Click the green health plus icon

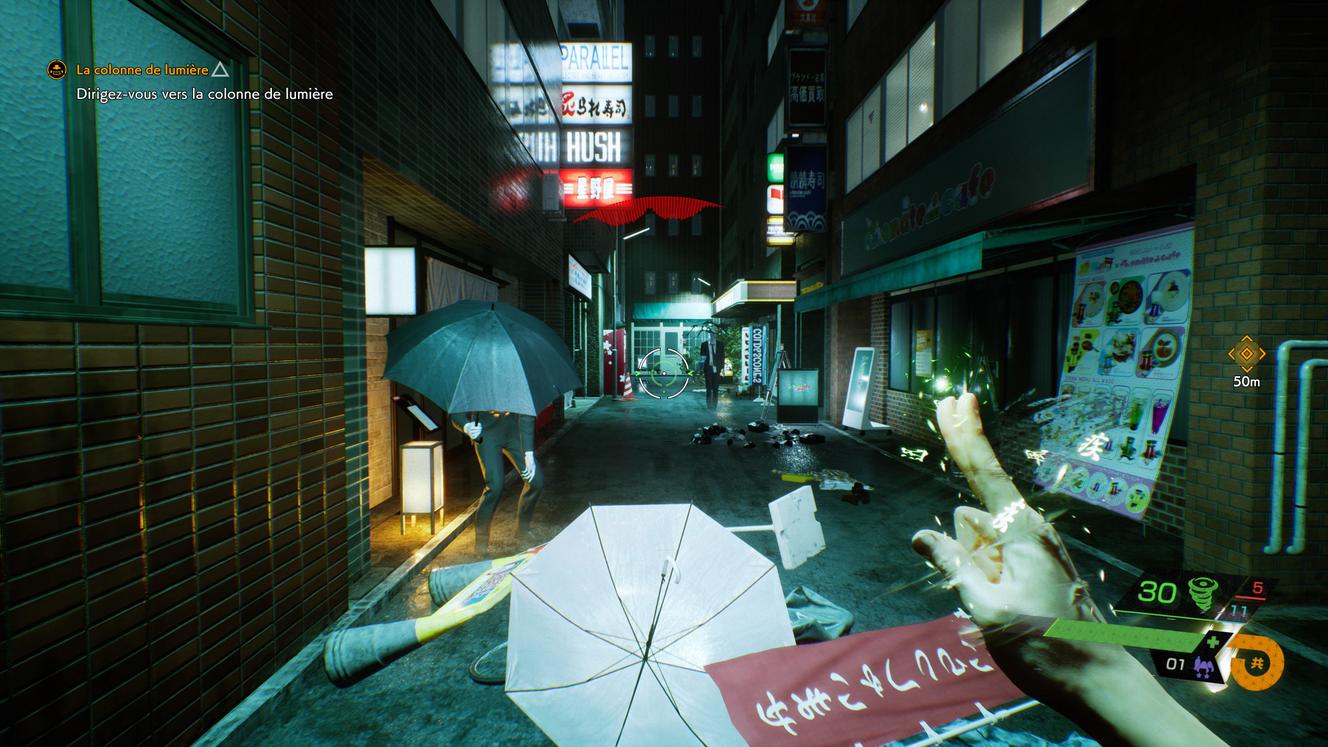tap(1213, 641)
